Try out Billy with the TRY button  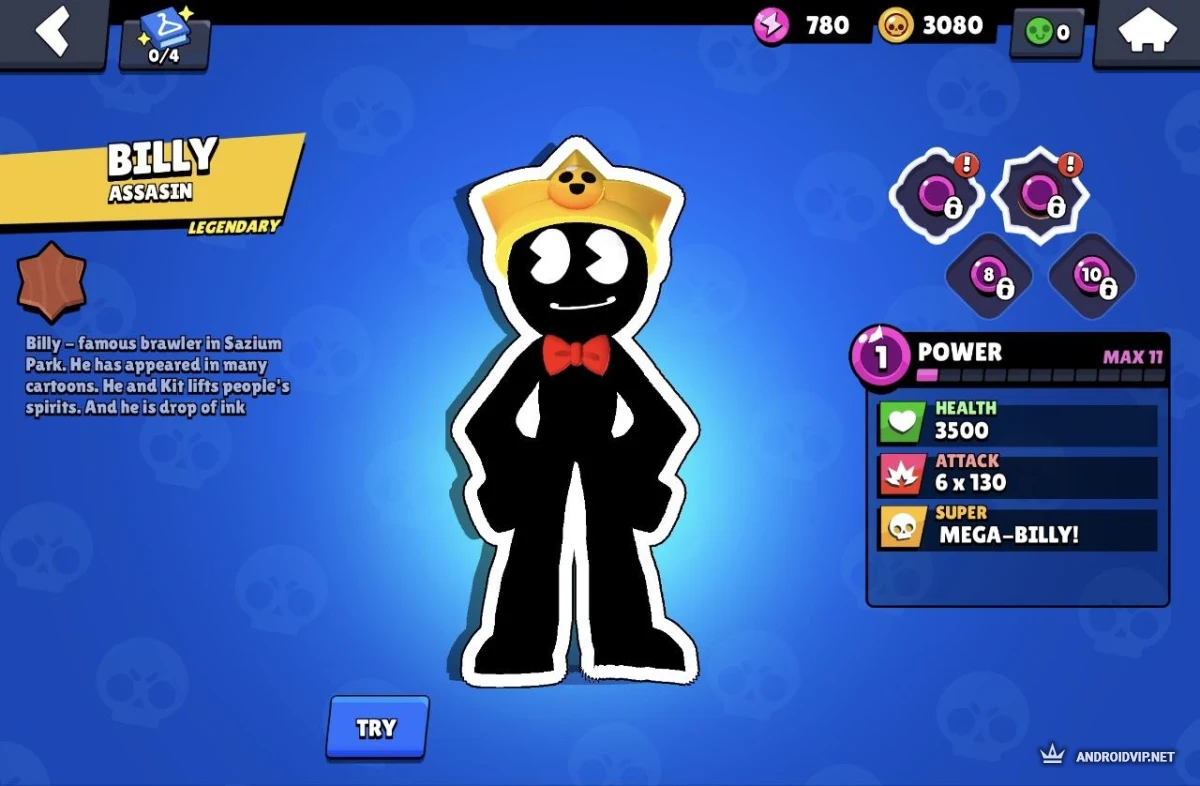click(377, 727)
